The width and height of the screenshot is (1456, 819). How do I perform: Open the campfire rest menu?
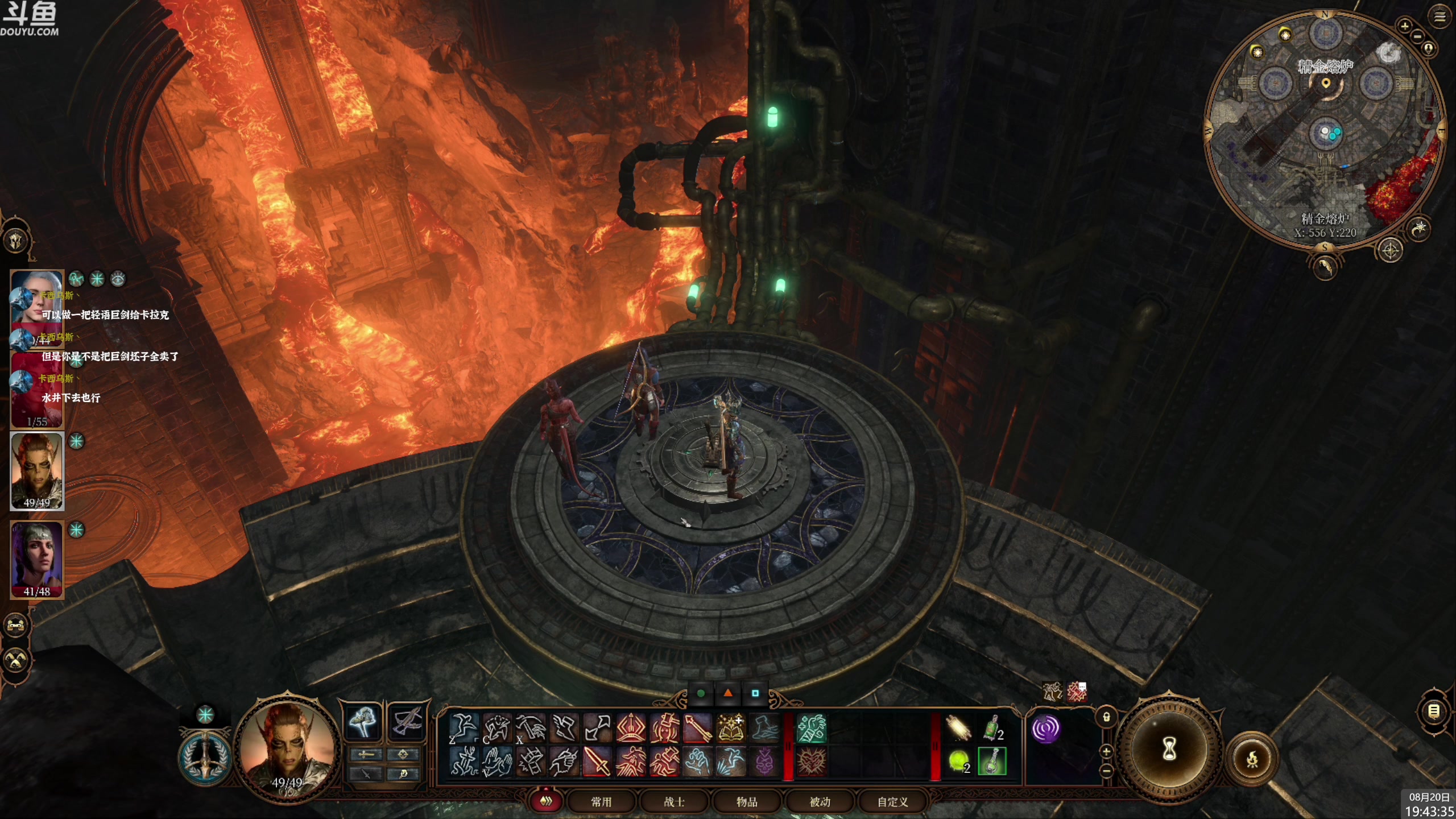pos(1252,759)
